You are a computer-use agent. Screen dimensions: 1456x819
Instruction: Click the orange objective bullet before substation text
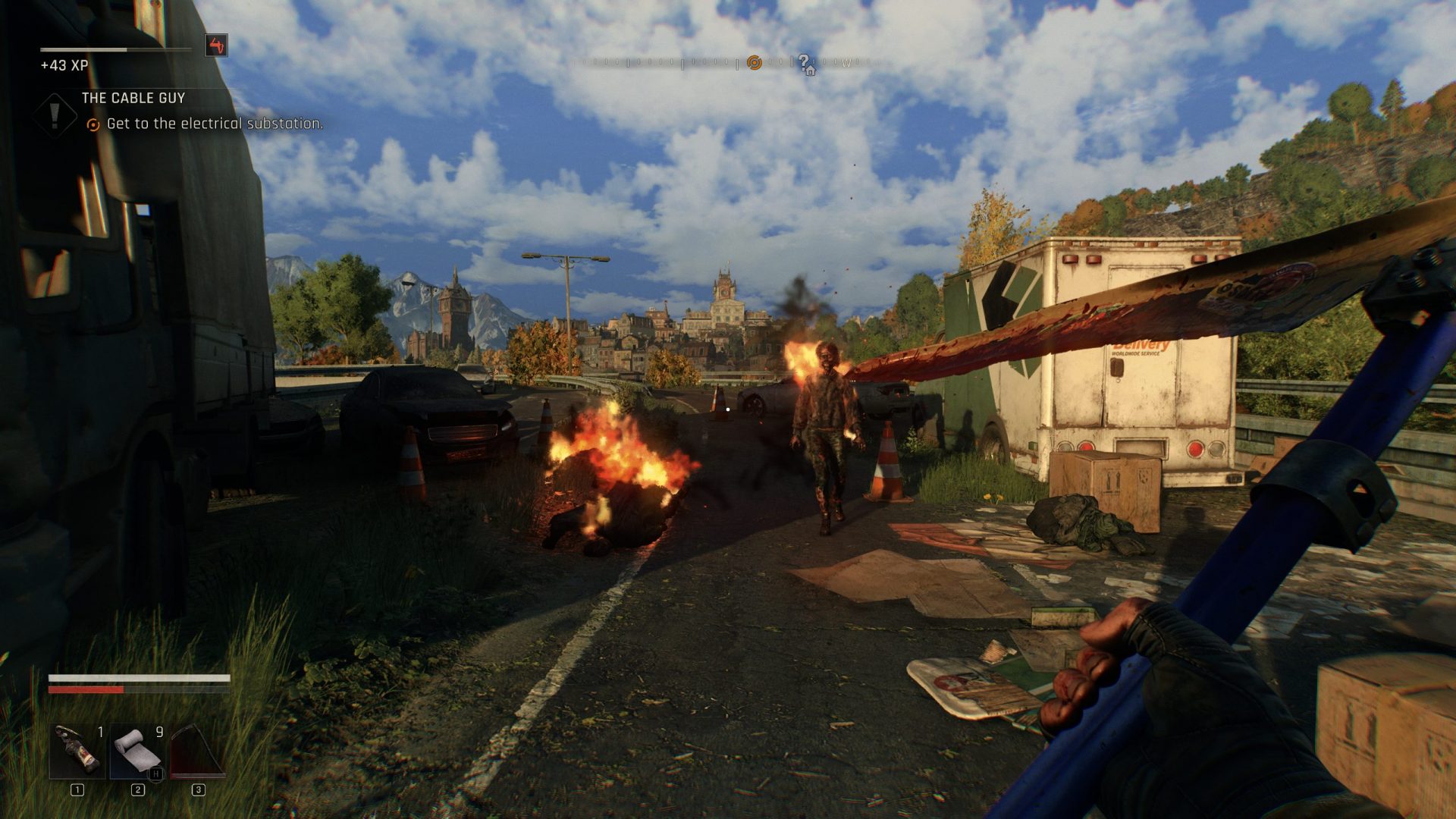pos(93,124)
